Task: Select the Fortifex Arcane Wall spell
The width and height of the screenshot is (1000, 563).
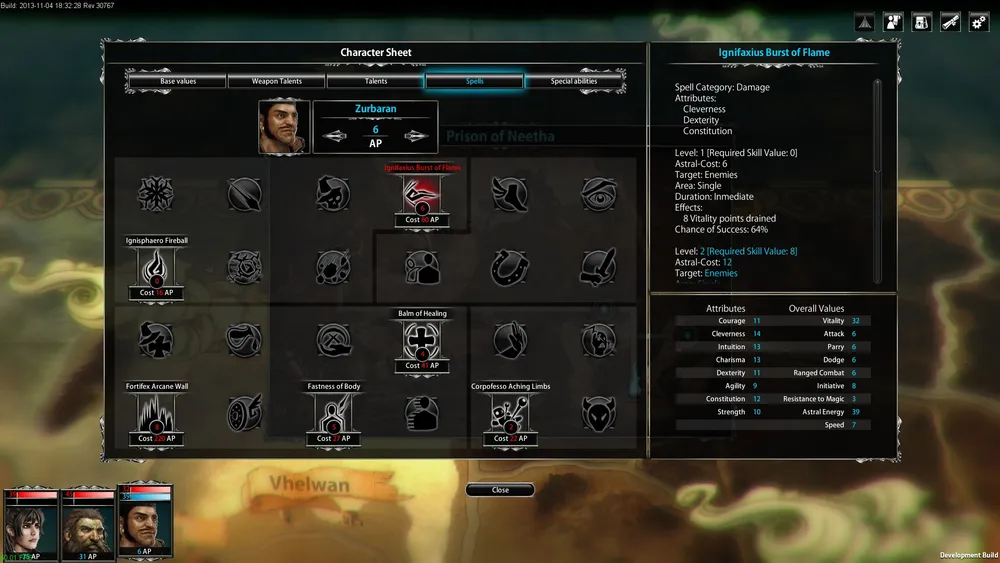Action: coord(155,414)
